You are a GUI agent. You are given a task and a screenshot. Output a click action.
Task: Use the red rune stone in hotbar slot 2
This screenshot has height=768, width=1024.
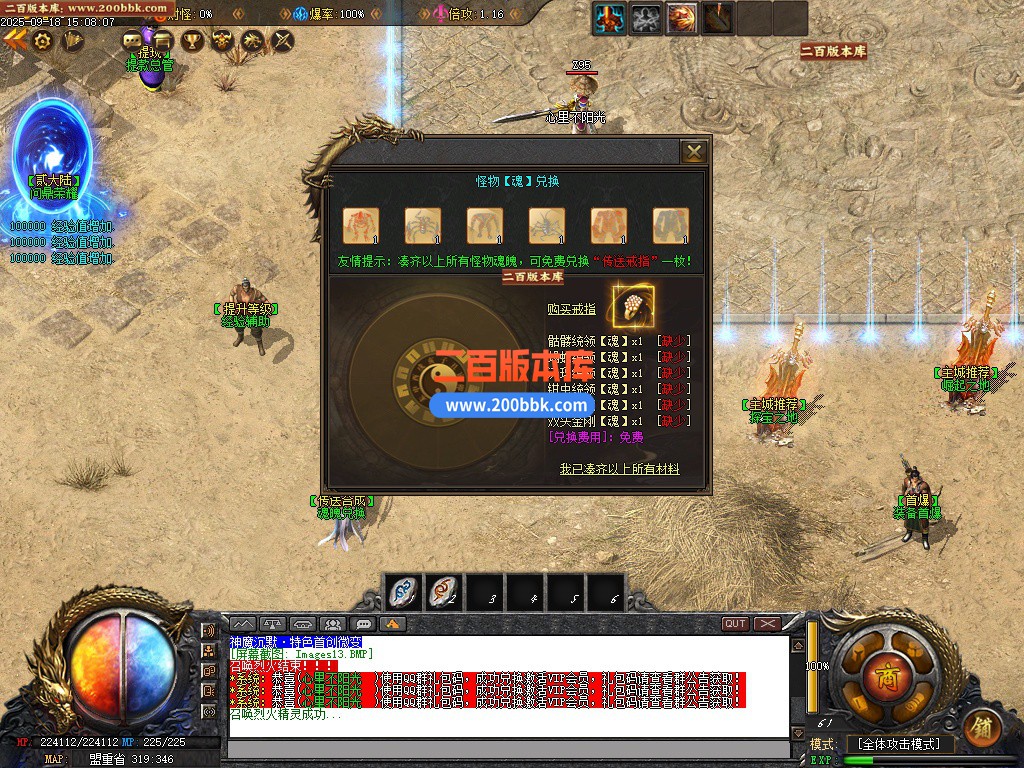444,593
